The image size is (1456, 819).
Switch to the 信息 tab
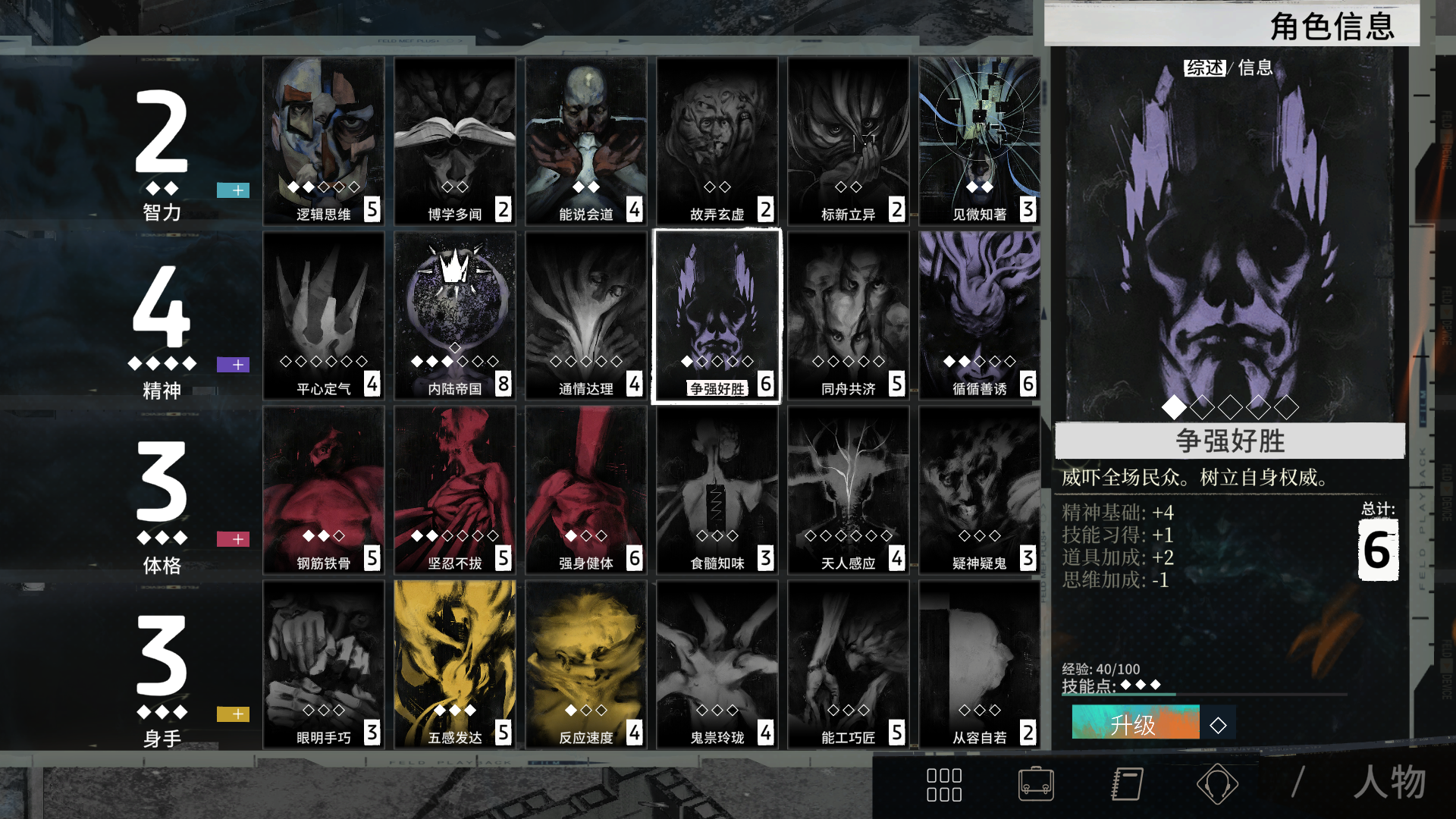(x=1255, y=68)
